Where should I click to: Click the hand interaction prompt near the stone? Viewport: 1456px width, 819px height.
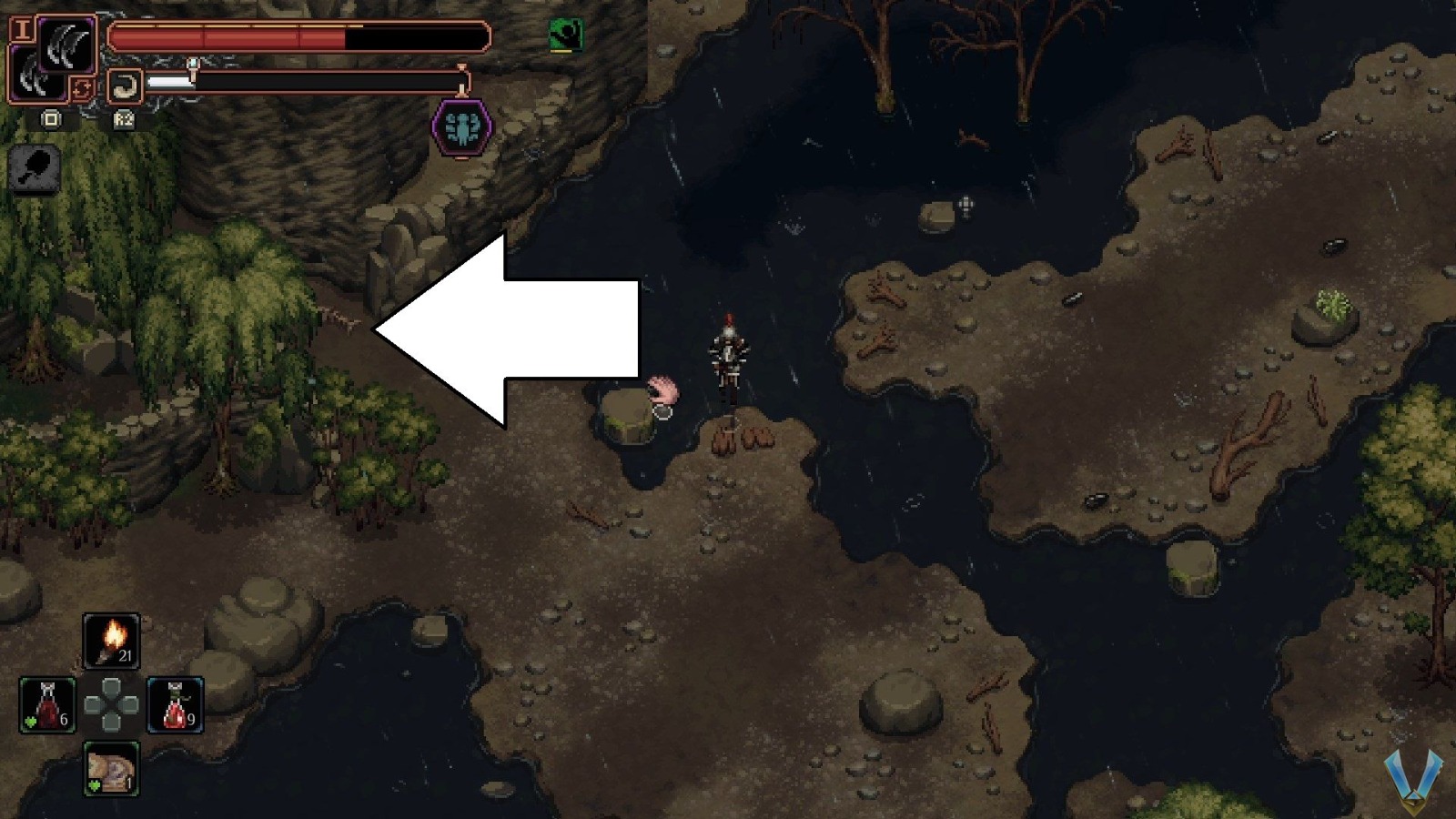pyautogui.click(x=663, y=389)
